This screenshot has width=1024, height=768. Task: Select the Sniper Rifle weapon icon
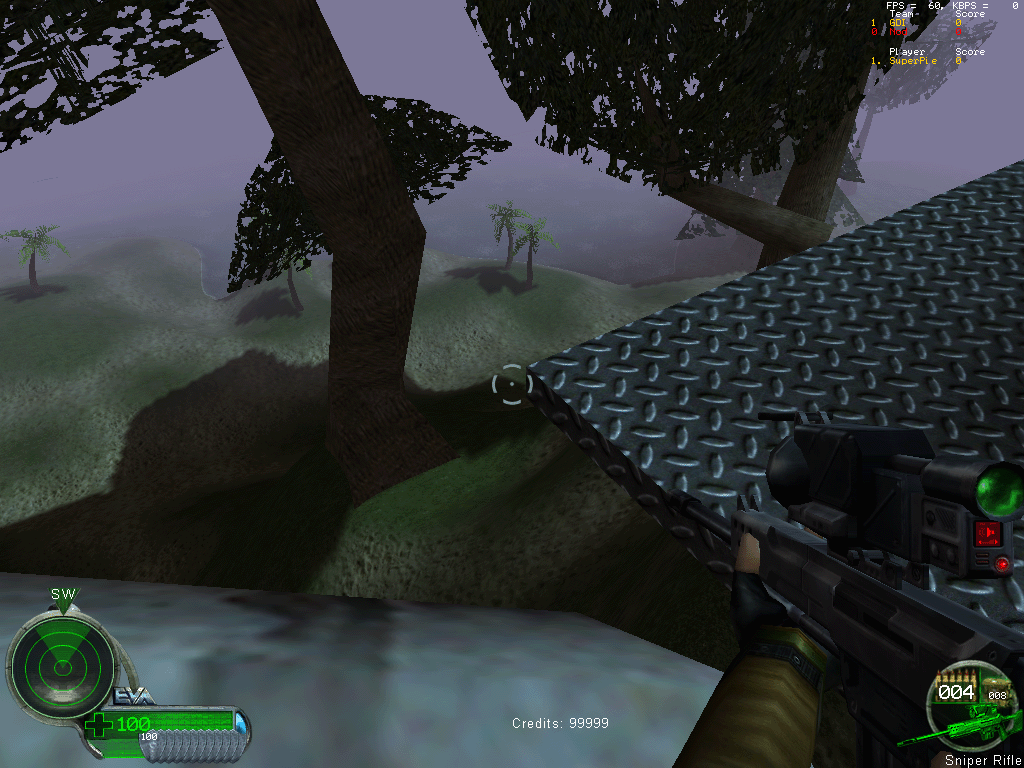962,721
